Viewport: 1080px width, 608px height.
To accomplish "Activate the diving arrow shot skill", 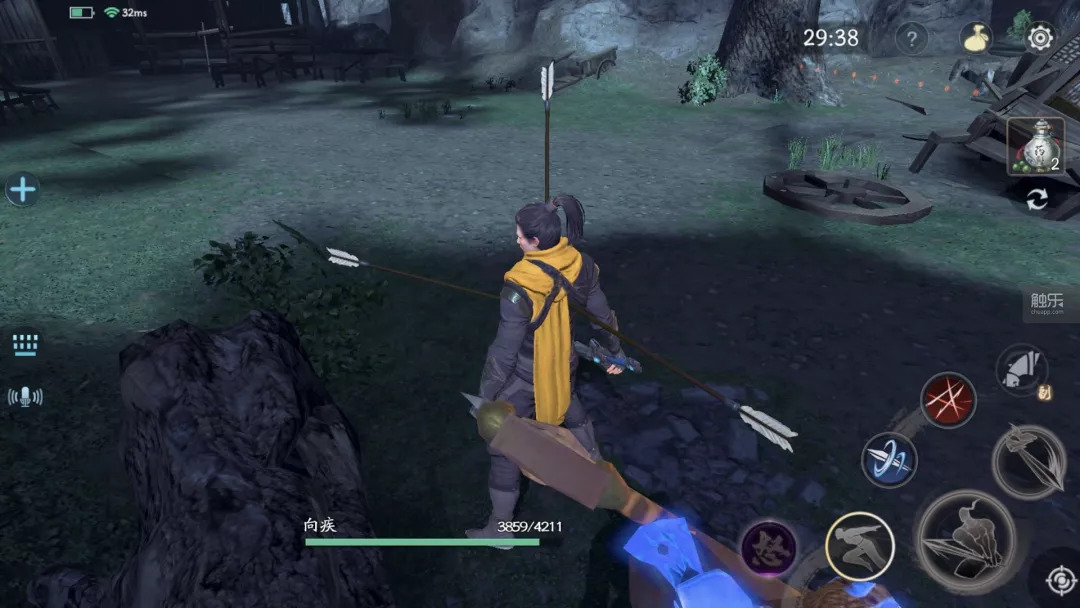I will (x=1028, y=462).
